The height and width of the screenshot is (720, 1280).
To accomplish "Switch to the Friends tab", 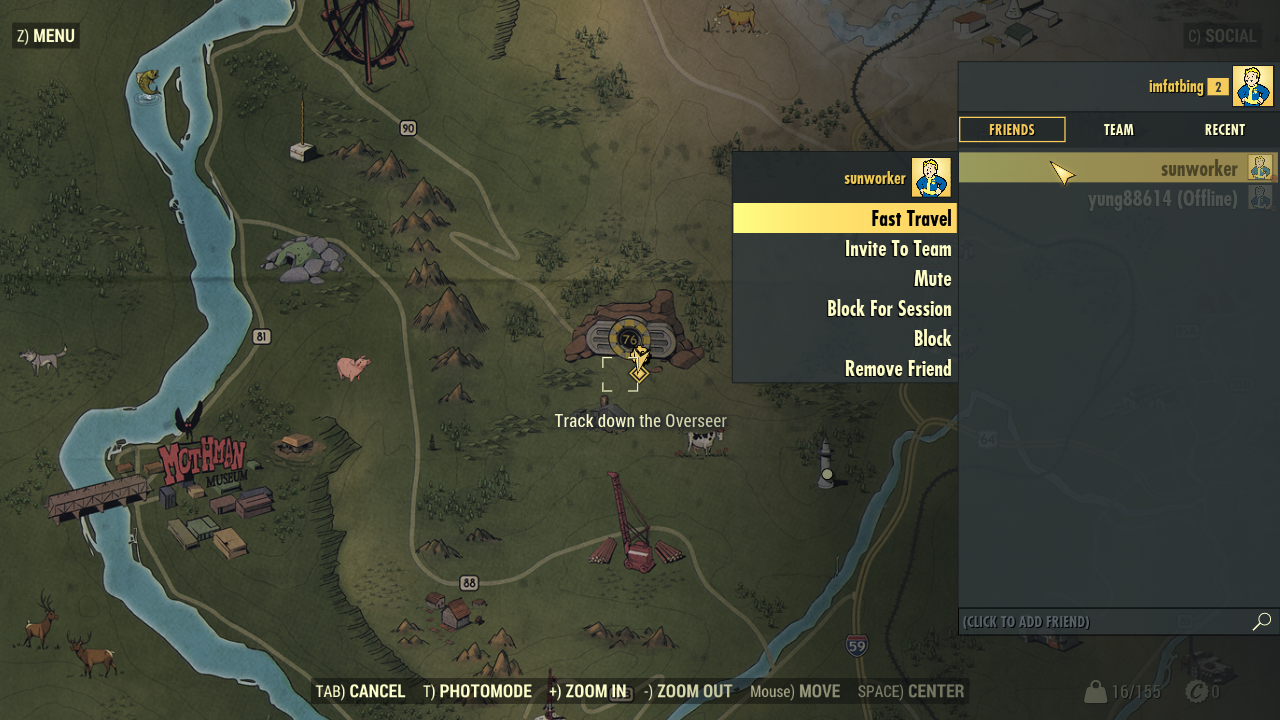I will click(x=1012, y=130).
